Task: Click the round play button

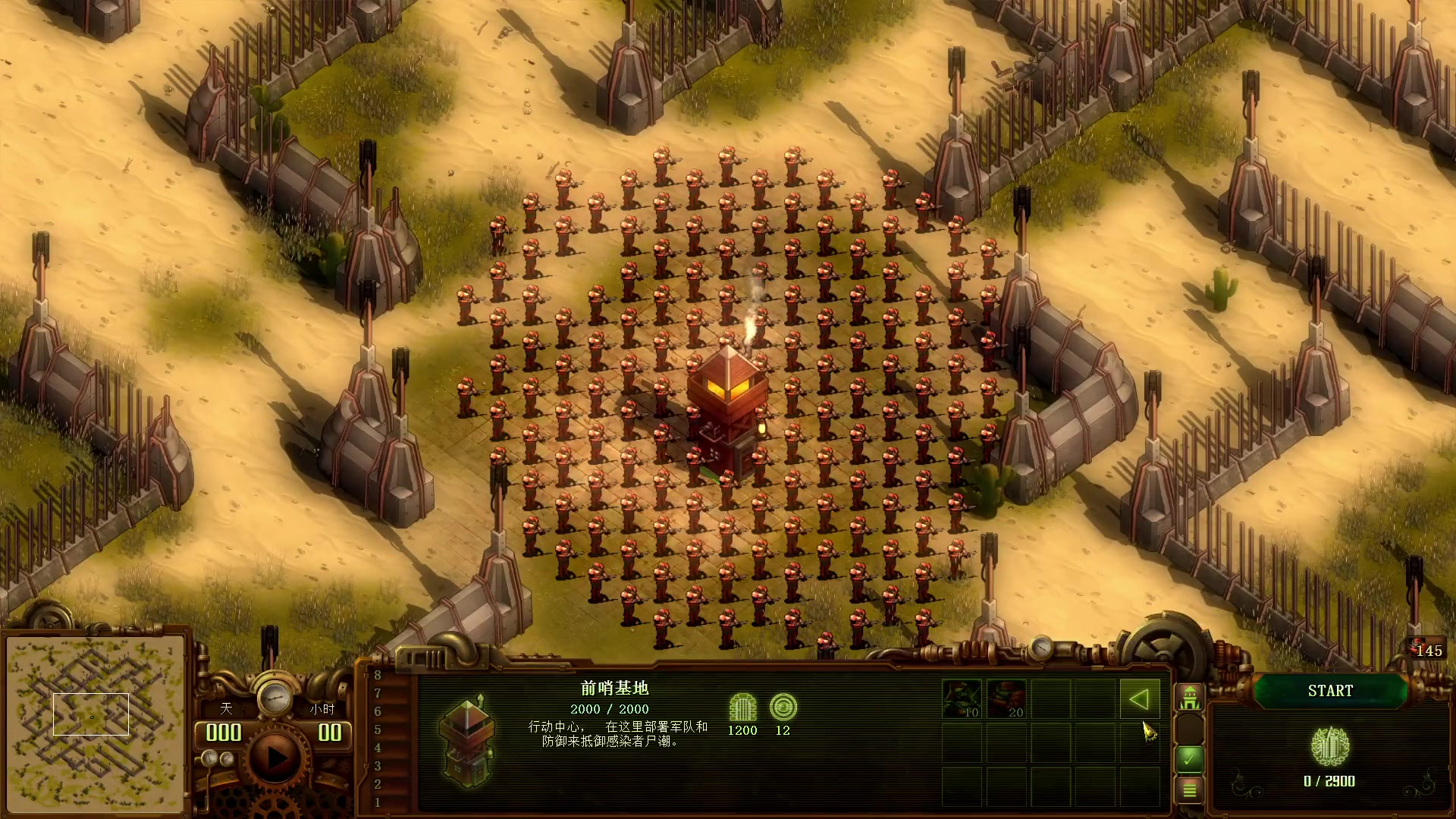Action: point(275,757)
